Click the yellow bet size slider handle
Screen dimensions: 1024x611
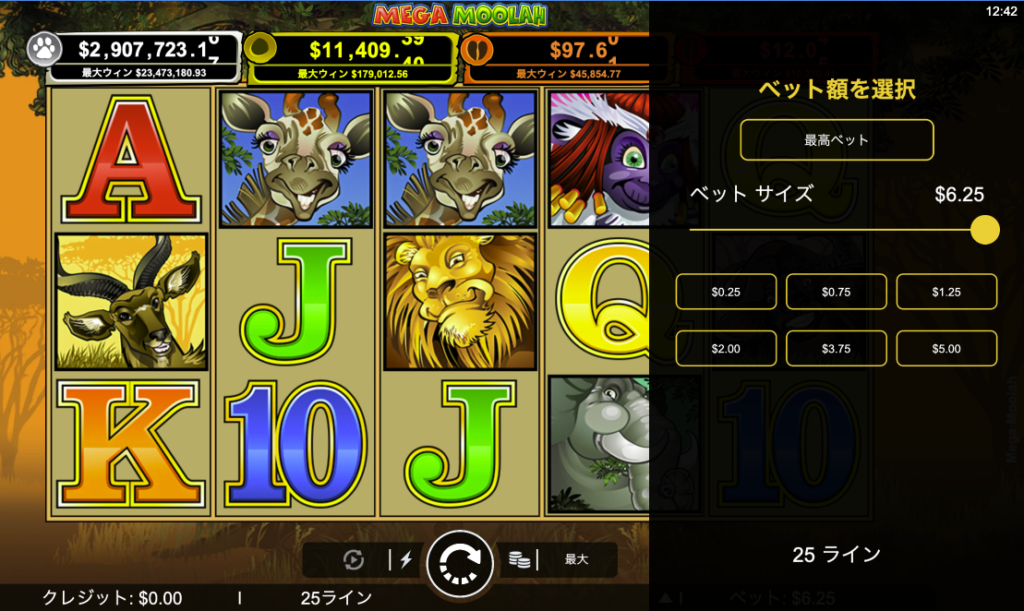985,230
